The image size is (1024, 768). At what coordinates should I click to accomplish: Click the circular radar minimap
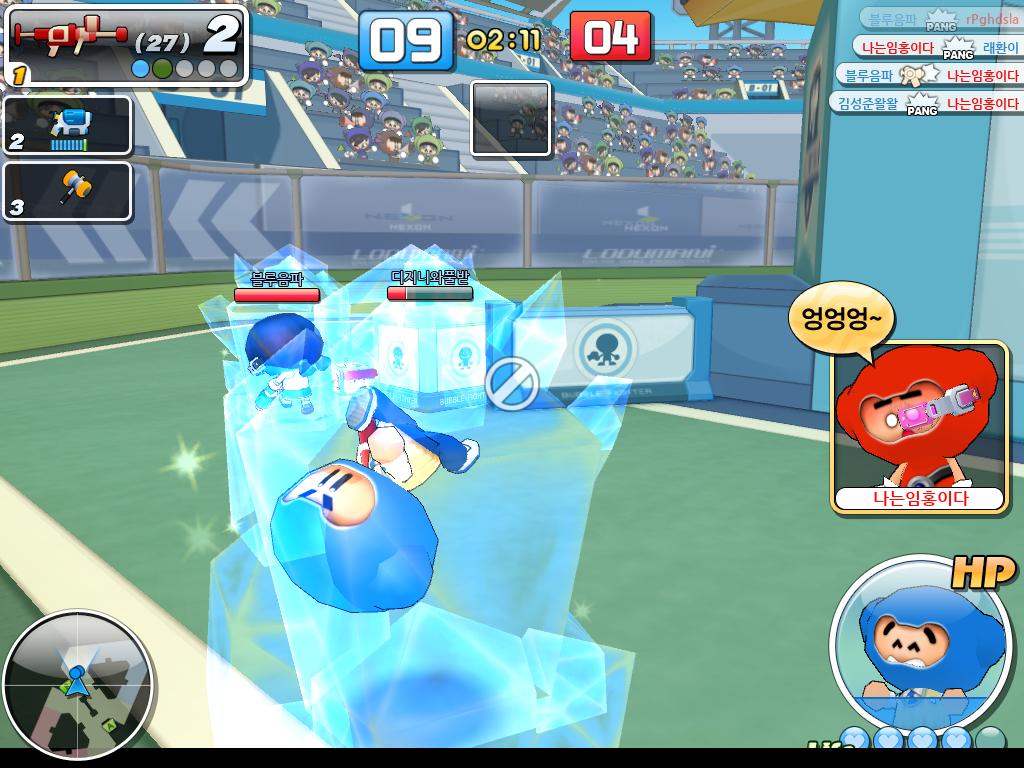(x=78, y=684)
